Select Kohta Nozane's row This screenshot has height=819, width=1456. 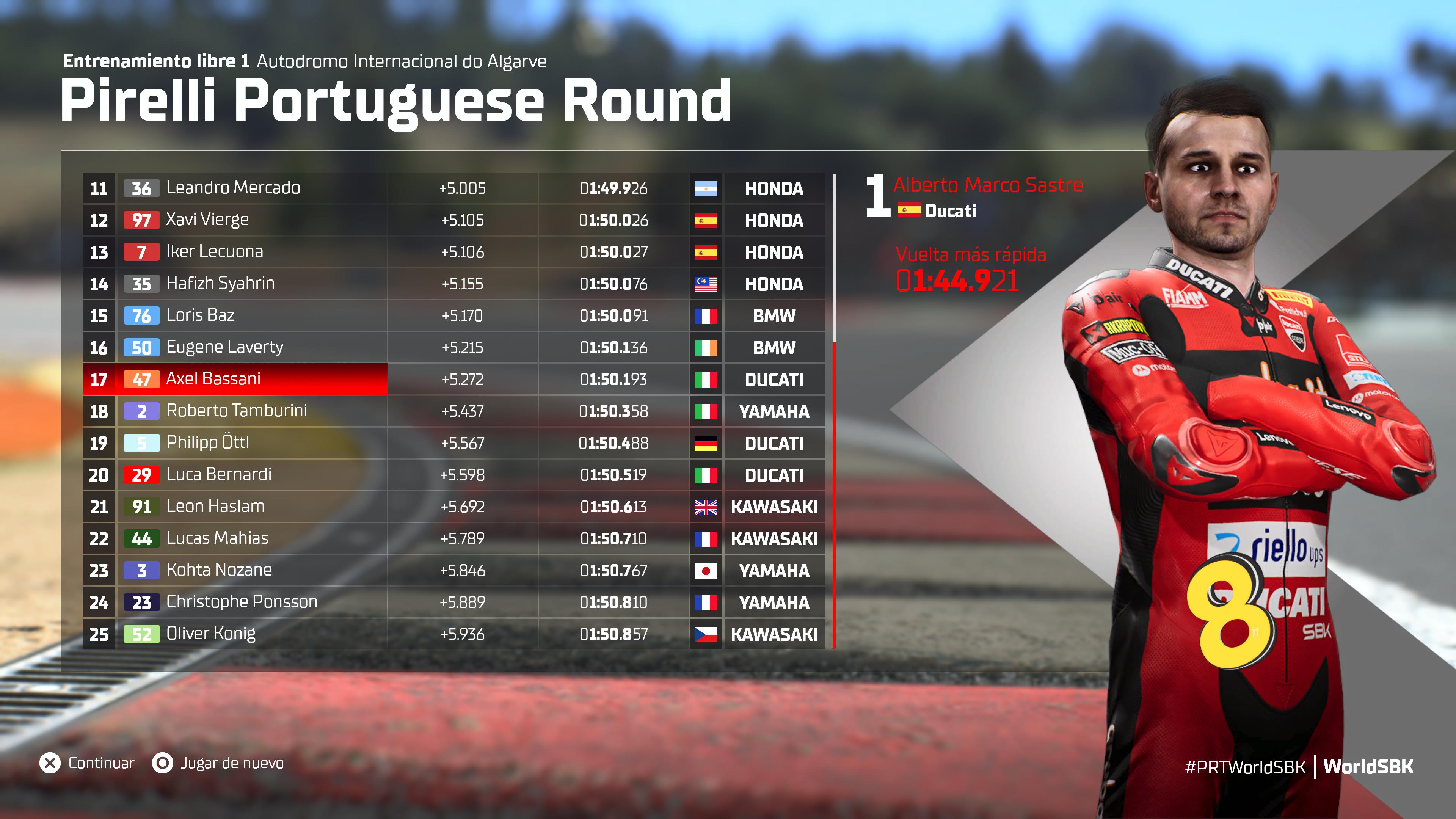click(219, 570)
